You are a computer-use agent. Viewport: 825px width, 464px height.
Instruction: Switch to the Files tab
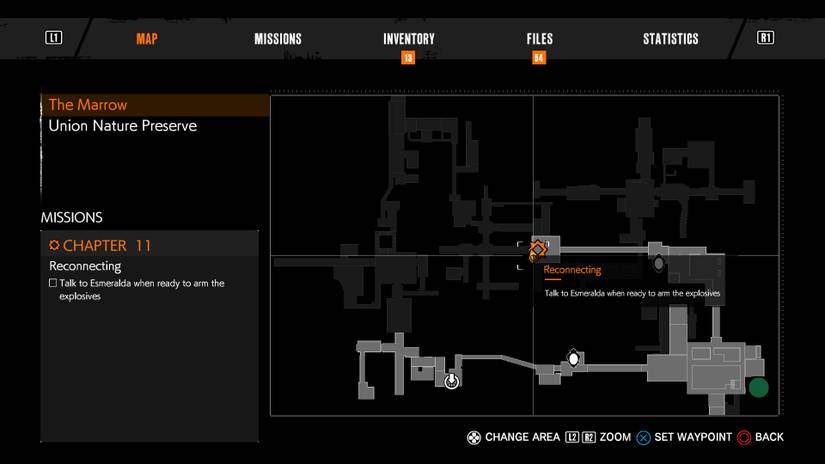pos(539,39)
